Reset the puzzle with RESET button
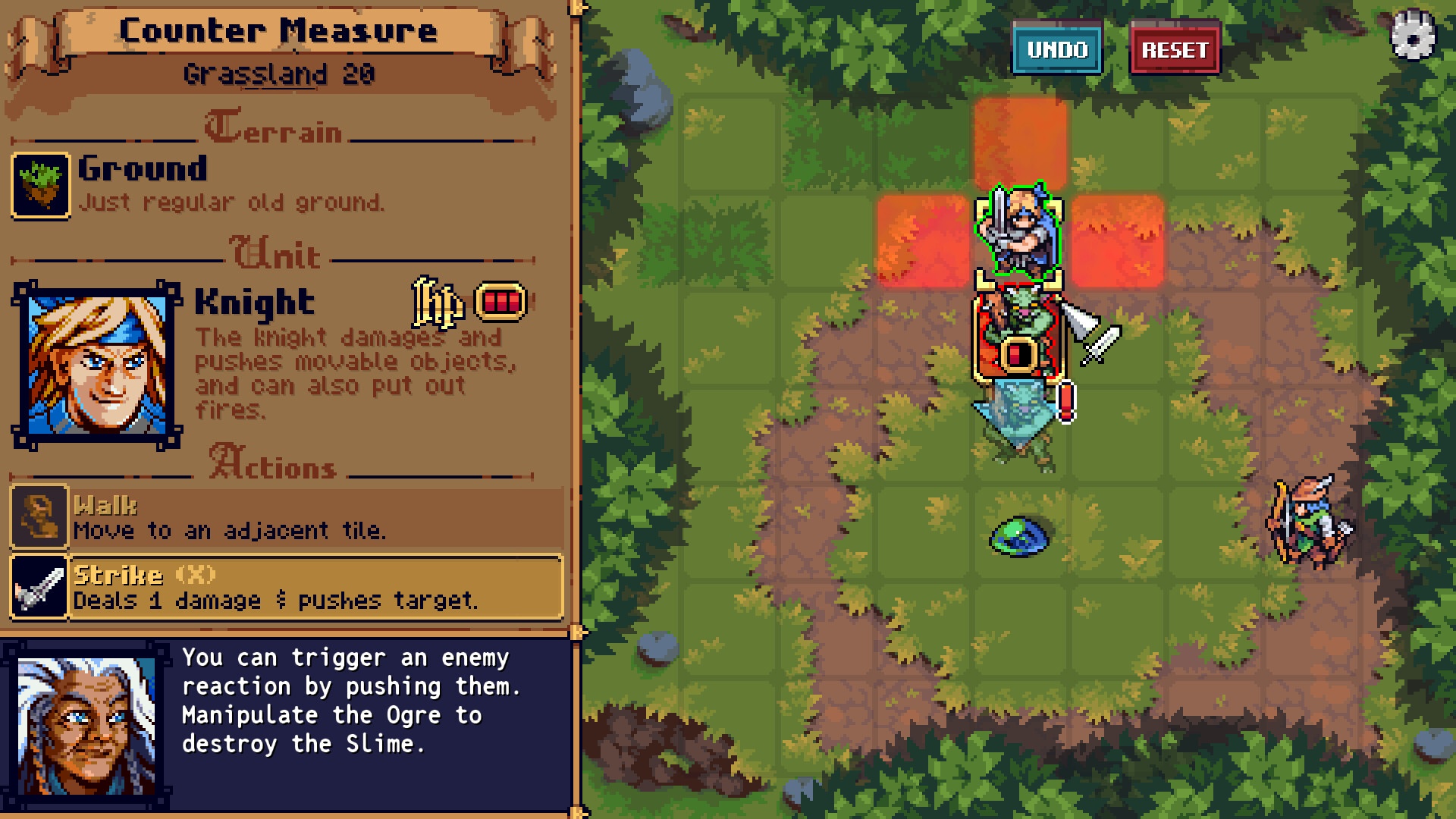The height and width of the screenshot is (819, 1456). (1175, 49)
